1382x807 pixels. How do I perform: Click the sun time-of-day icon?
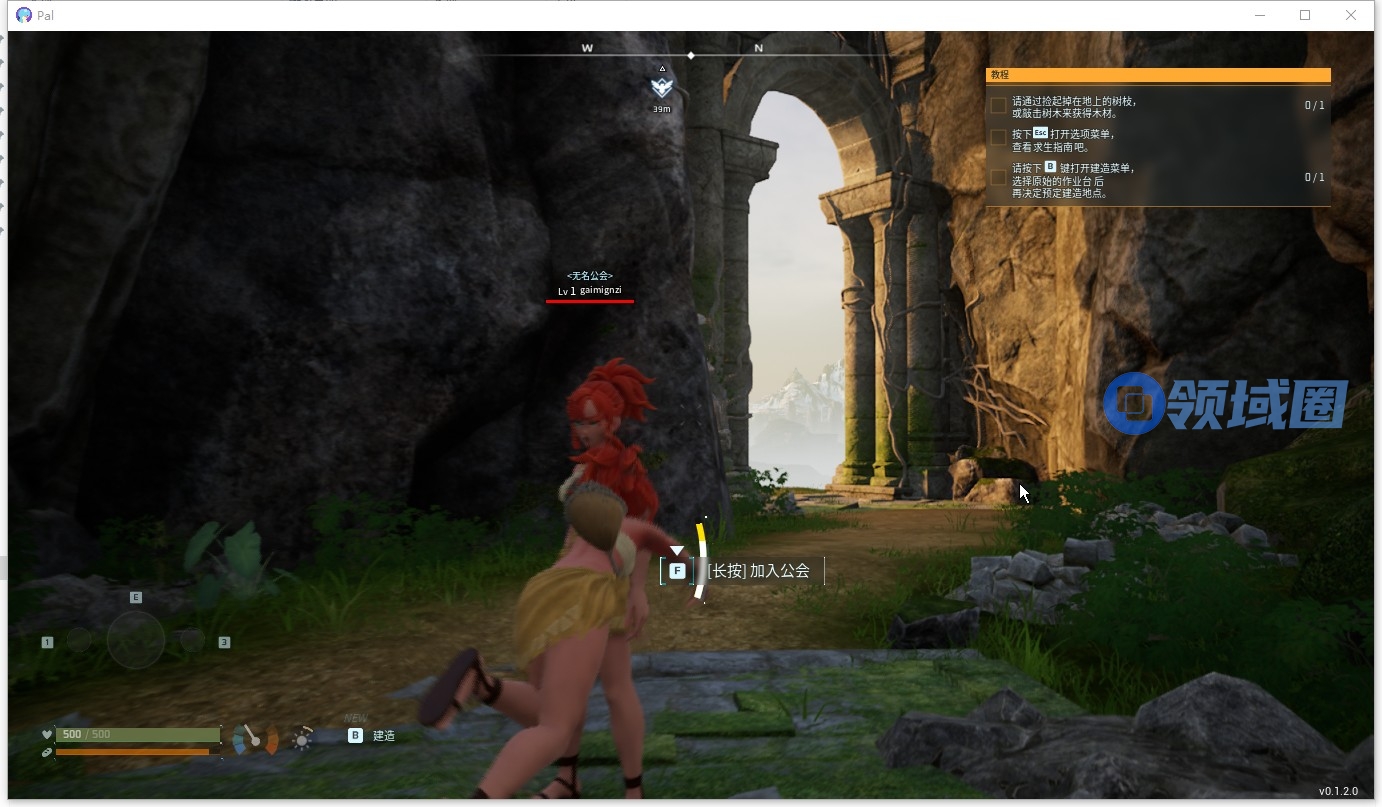(301, 739)
